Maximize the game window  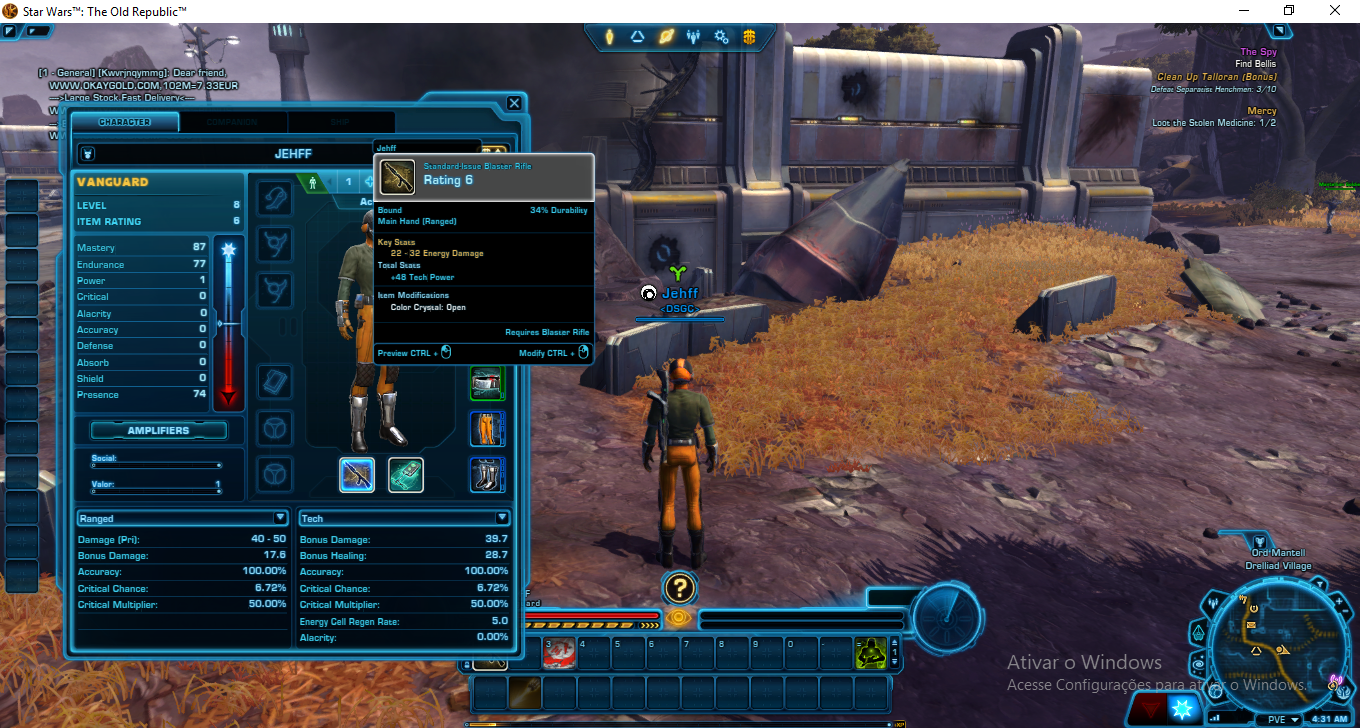1289,11
